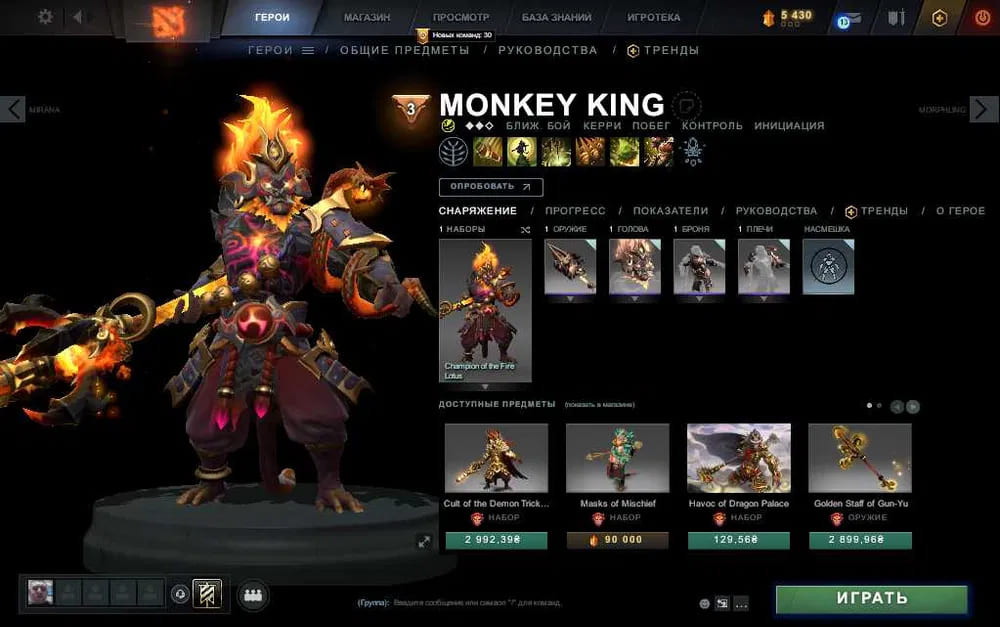View the Masks of Mischief set
This screenshot has height=627, width=1000.
coord(617,458)
